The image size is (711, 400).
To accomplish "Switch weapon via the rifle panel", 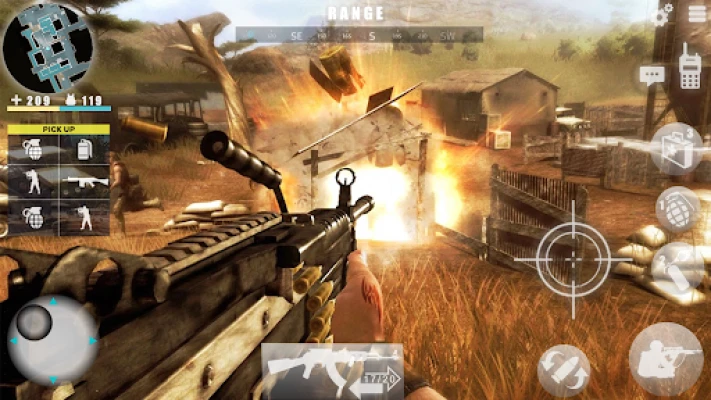I will 332,368.
